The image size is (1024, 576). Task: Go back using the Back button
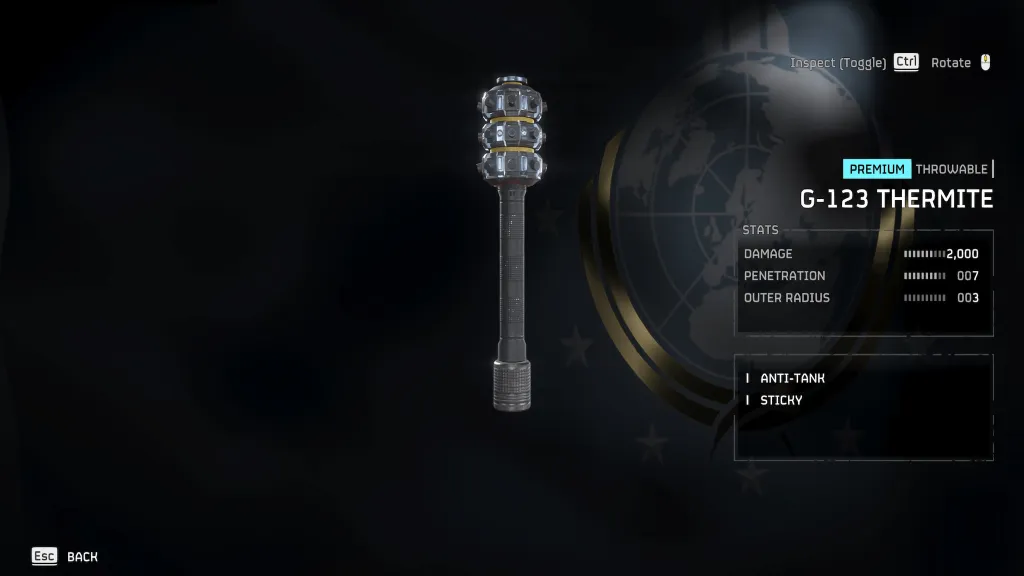tap(66, 556)
